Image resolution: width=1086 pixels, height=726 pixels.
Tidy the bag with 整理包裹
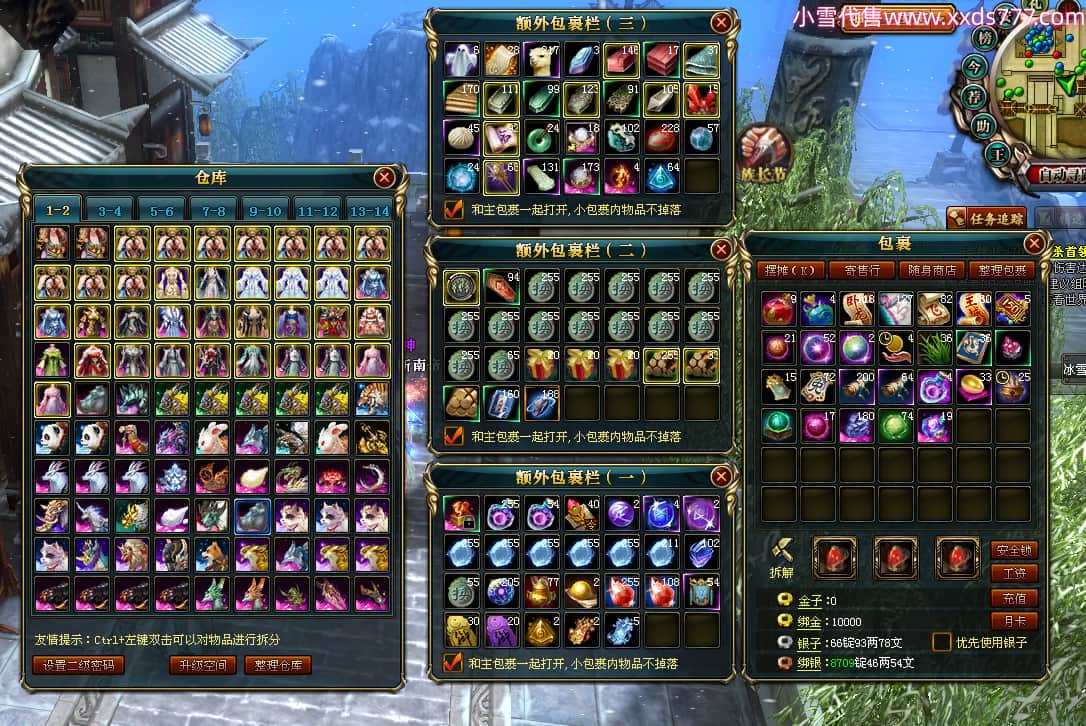[1003, 270]
